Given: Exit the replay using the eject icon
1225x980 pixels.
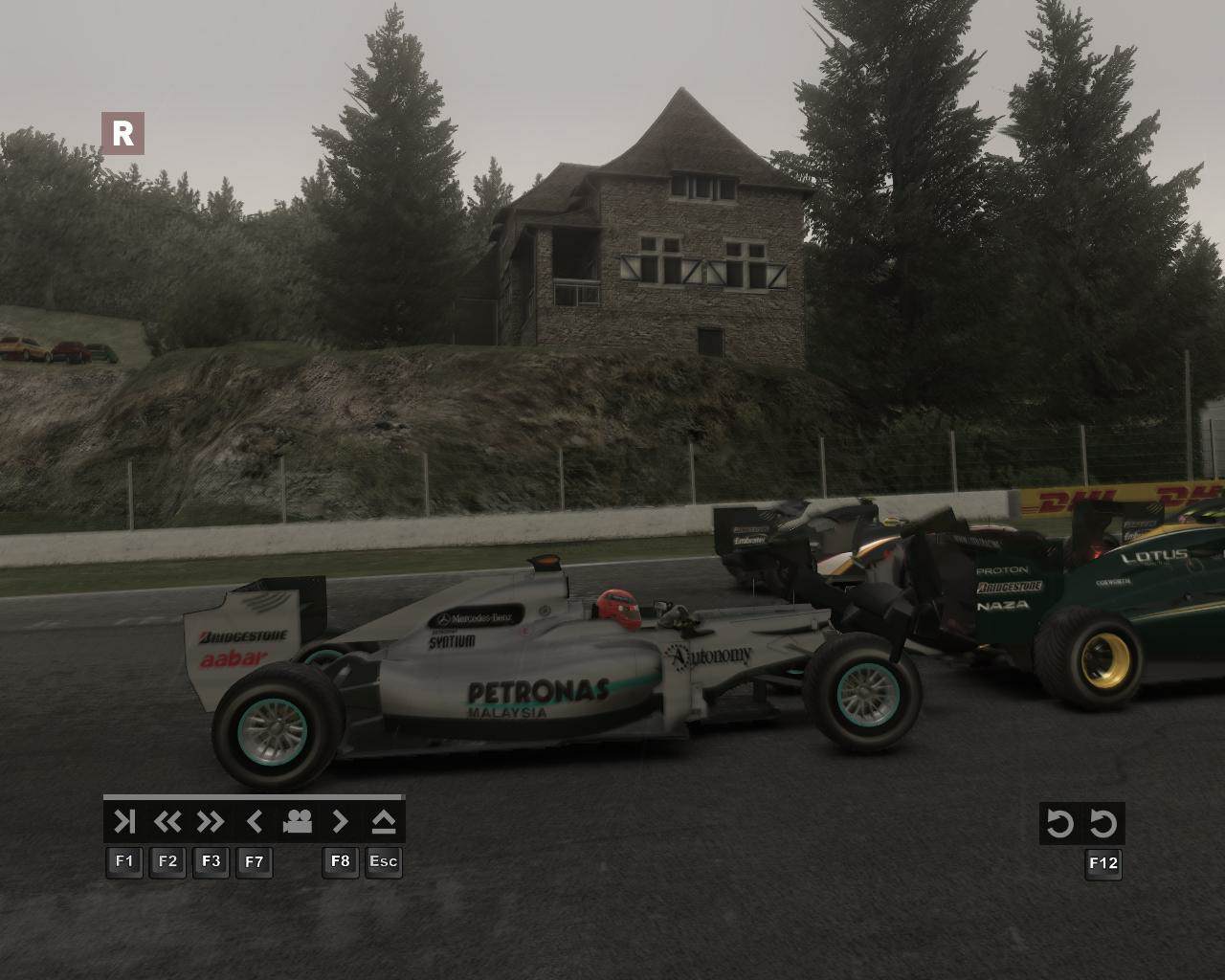Looking at the screenshot, I should [384, 822].
